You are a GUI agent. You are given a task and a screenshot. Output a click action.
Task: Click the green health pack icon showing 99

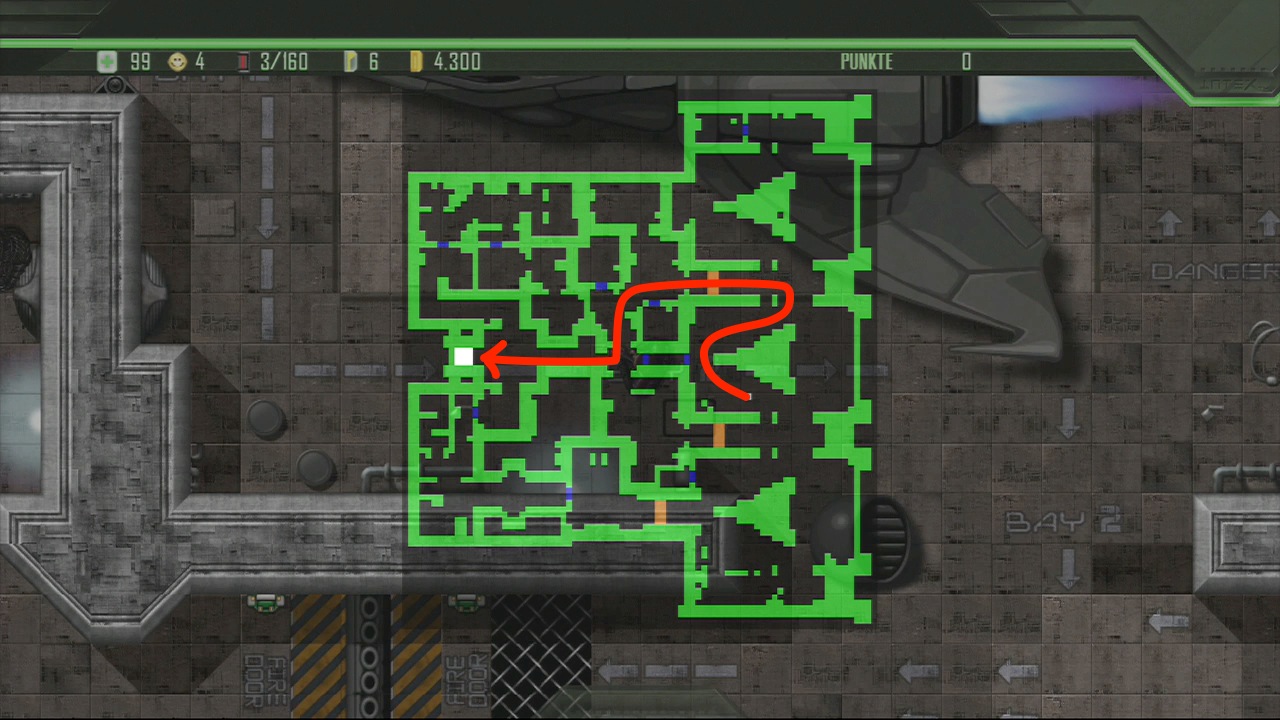coord(107,61)
